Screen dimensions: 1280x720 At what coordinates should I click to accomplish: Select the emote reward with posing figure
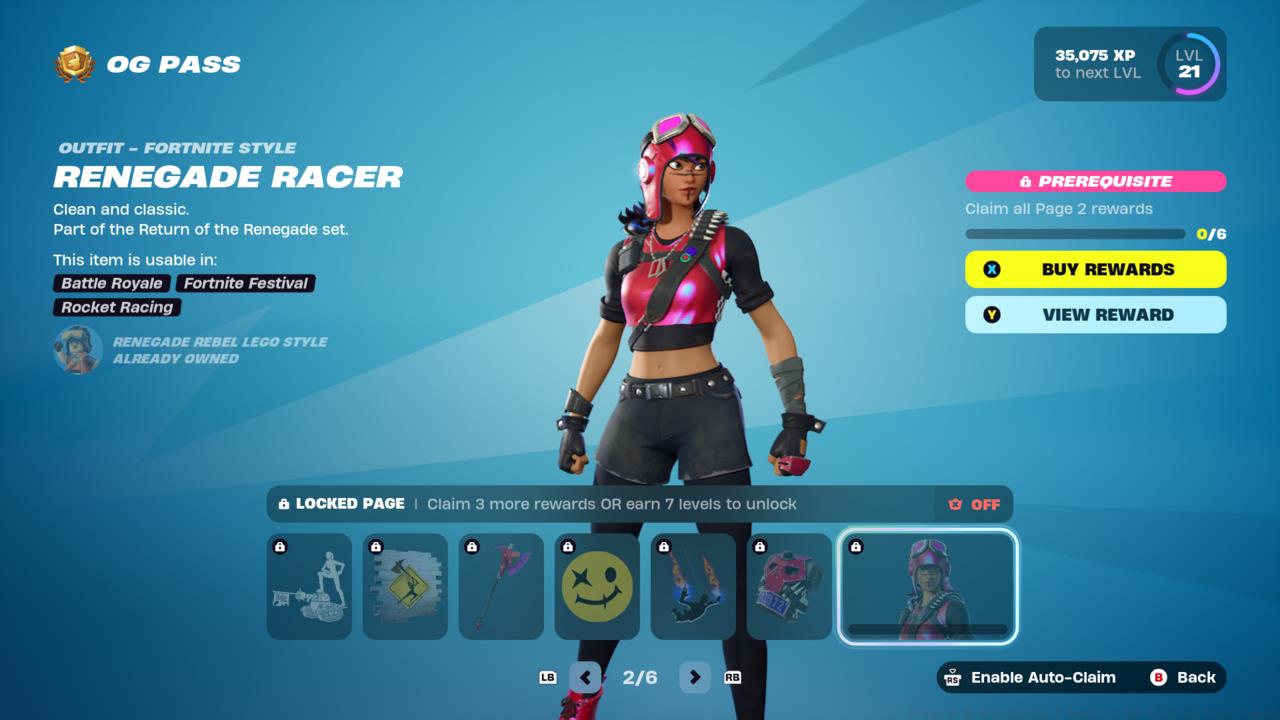tap(309, 586)
